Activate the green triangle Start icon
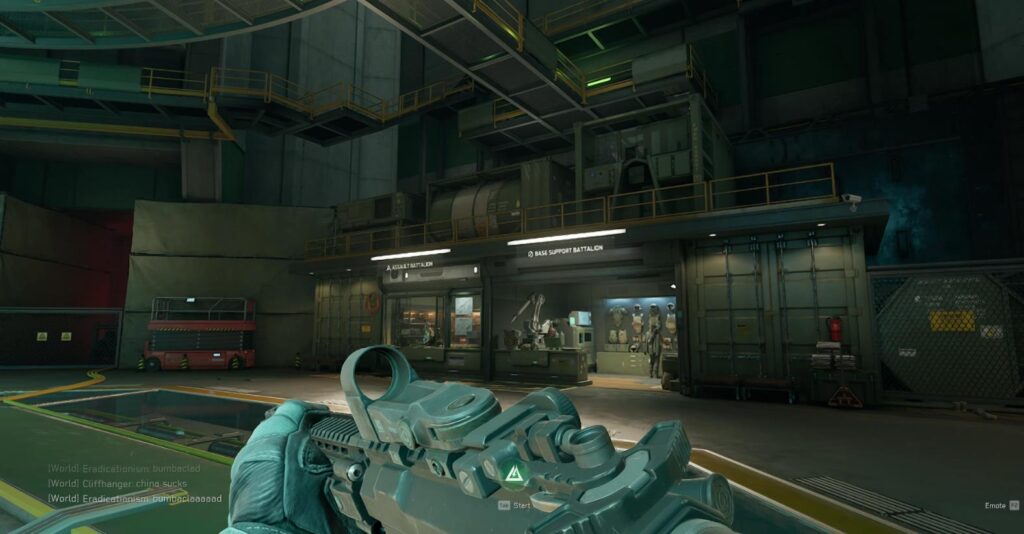The height and width of the screenshot is (534, 1024). coord(512,474)
